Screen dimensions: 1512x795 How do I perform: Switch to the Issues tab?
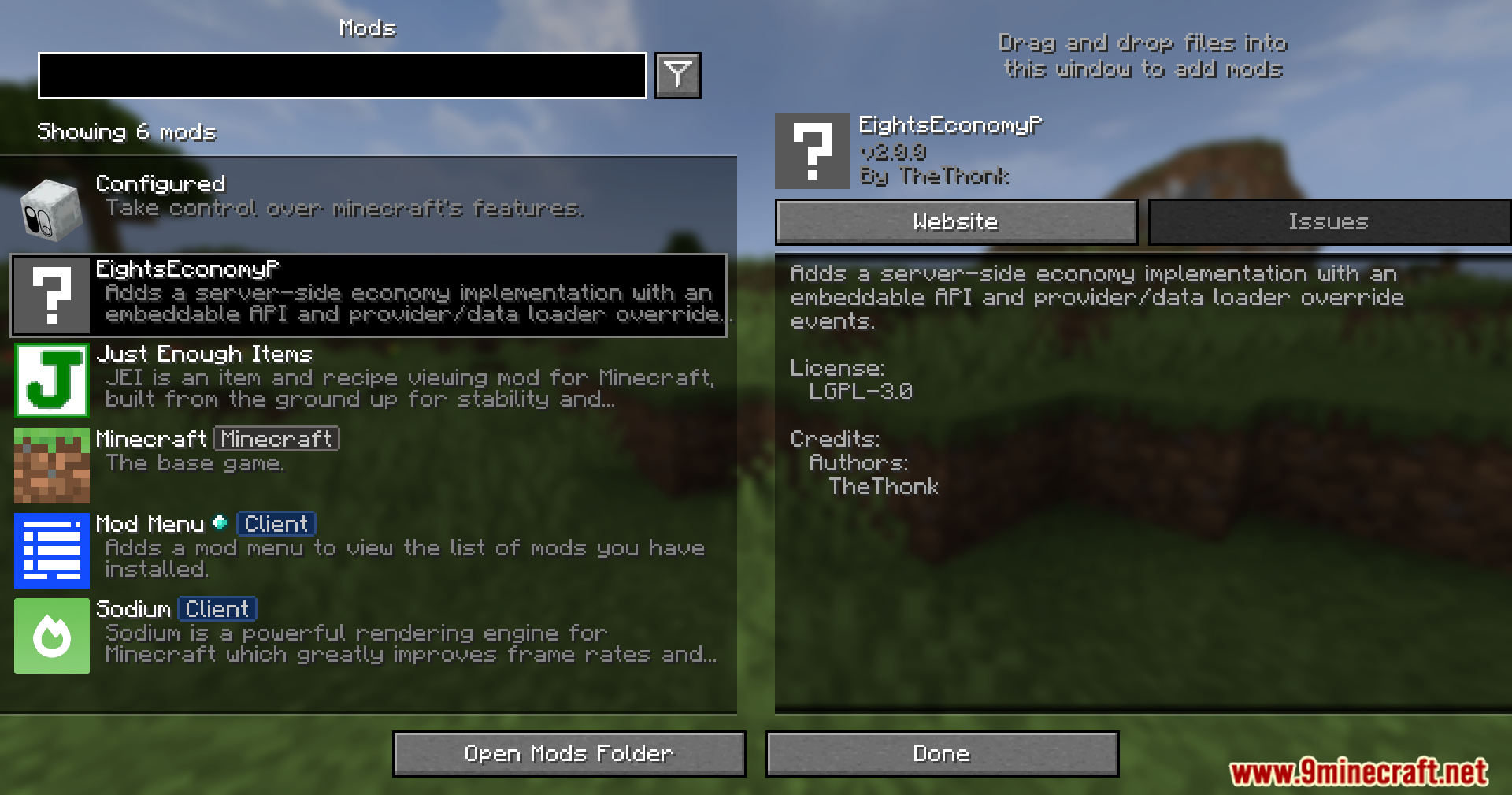[x=1329, y=221]
